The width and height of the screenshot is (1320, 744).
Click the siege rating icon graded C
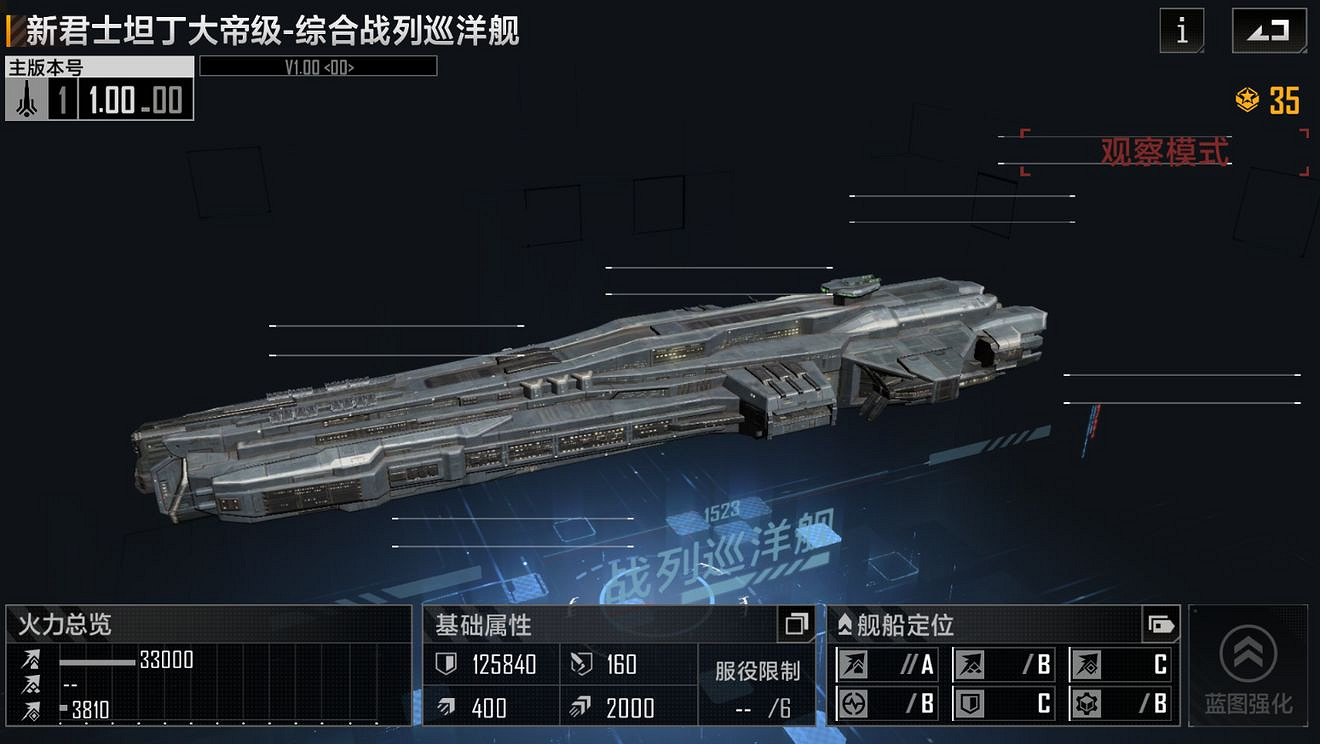[x=1086, y=665]
